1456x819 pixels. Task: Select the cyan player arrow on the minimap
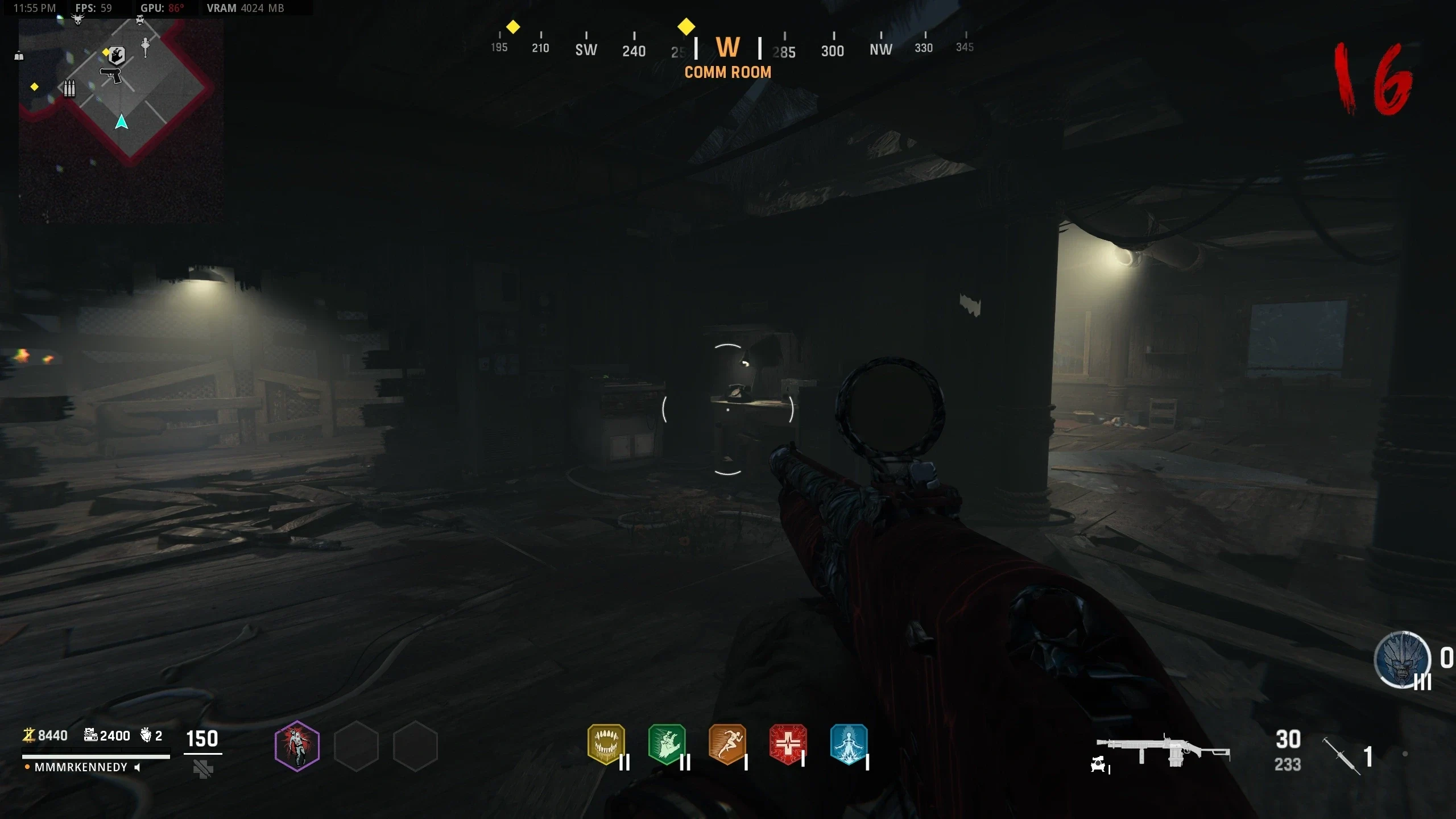point(121,122)
